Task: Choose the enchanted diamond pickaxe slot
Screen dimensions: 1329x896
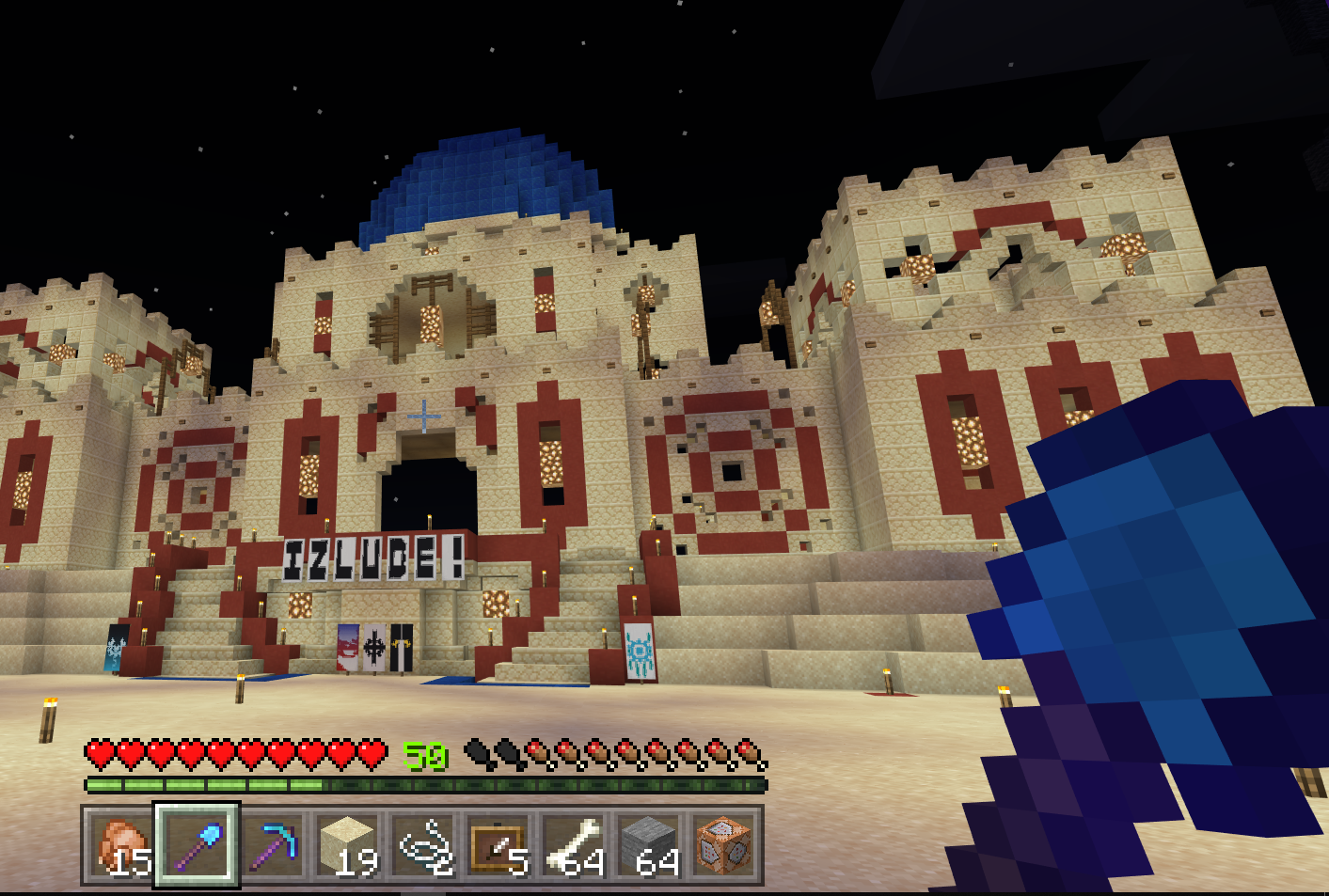Action: [x=272, y=844]
